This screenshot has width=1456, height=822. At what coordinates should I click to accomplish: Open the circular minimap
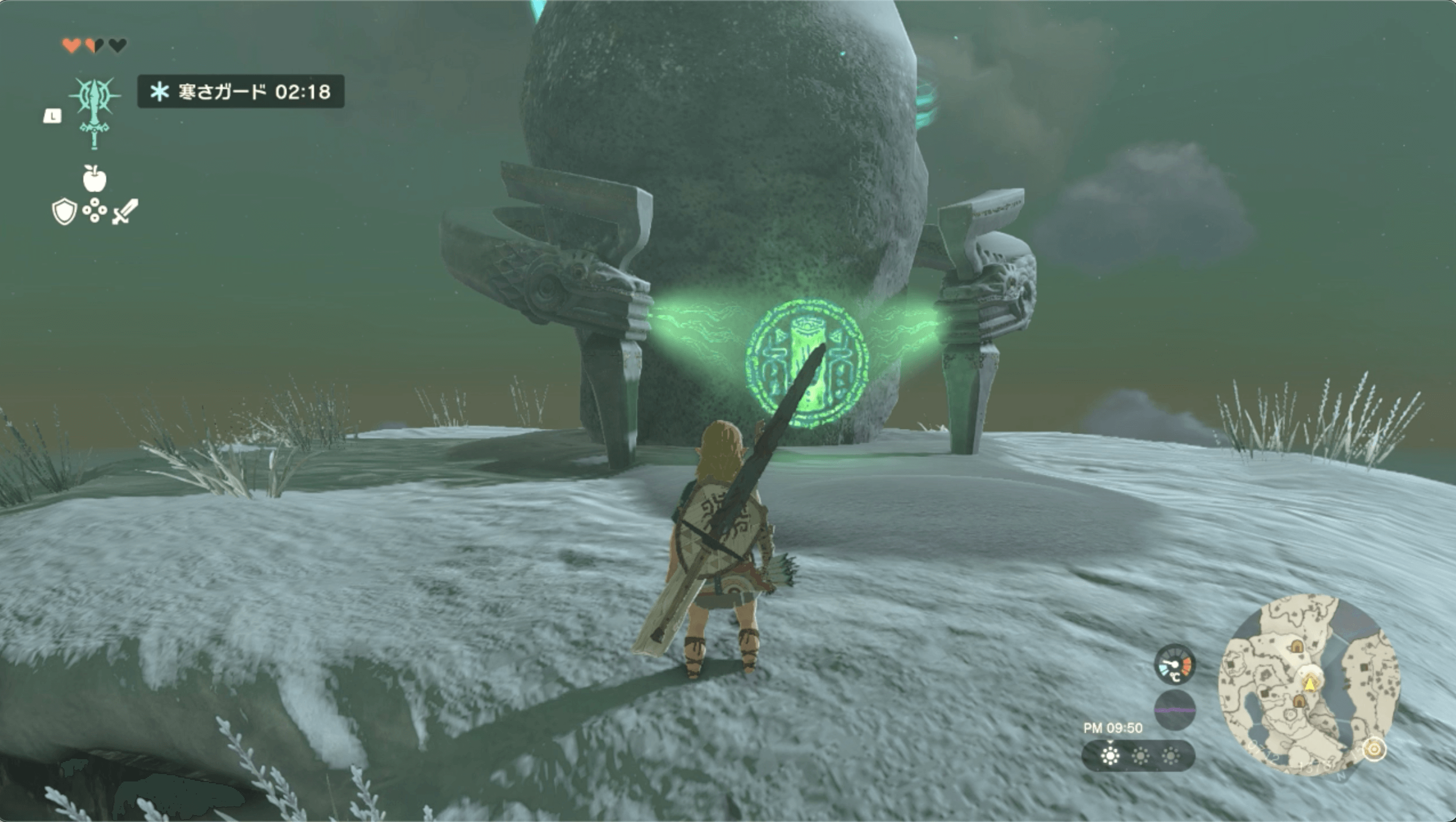pos(1309,685)
